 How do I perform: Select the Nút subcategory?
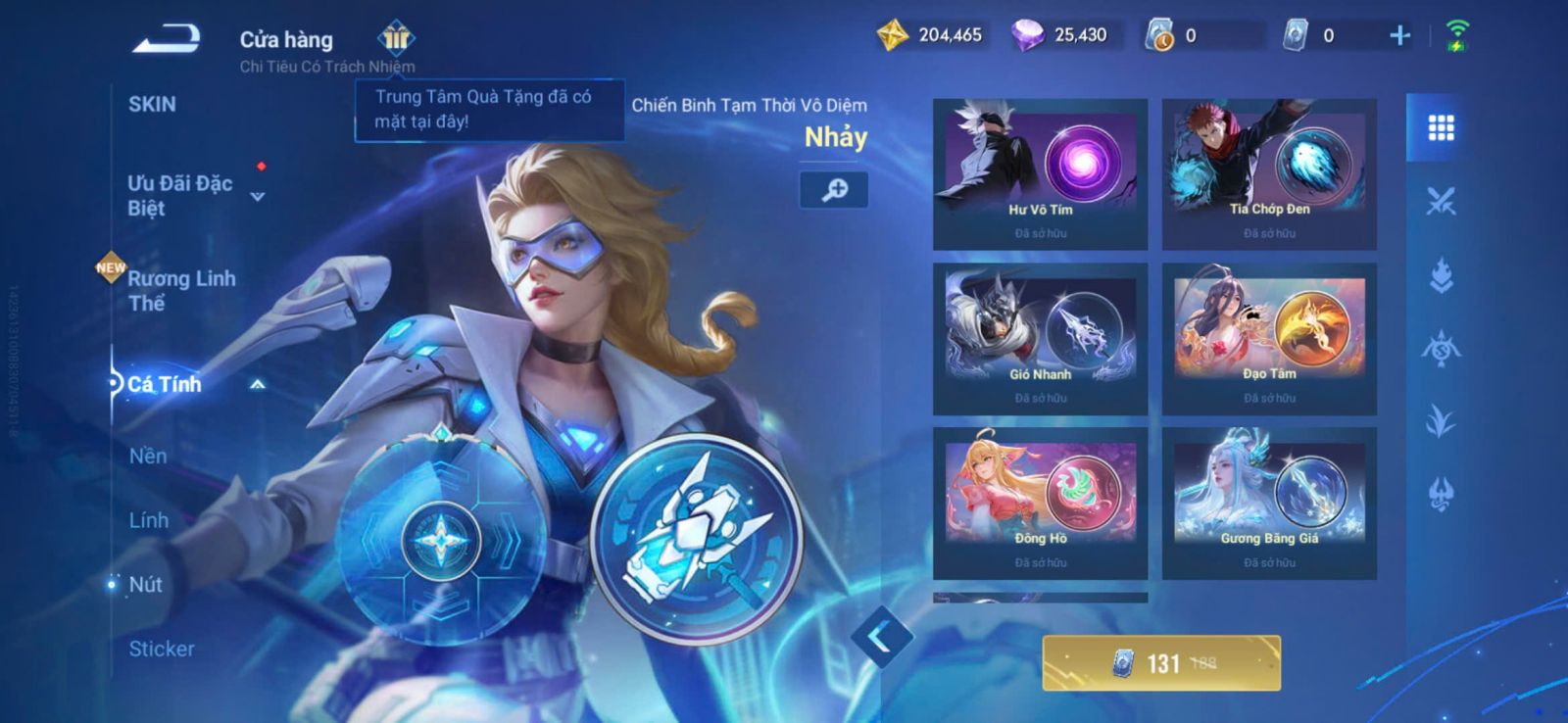(x=145, y=585)
